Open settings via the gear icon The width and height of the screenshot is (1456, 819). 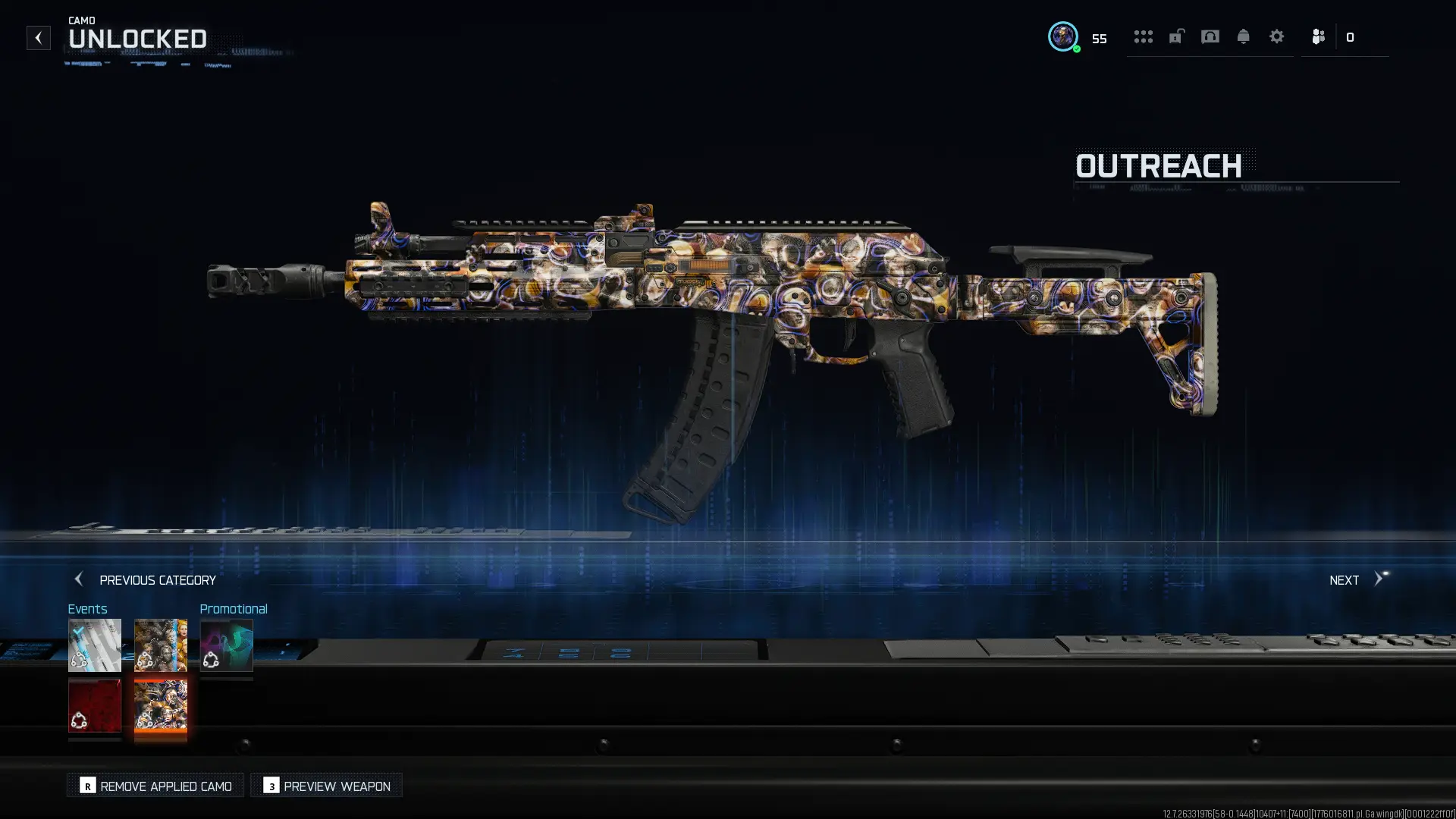pyautogui.click(x=1276, y=36)
